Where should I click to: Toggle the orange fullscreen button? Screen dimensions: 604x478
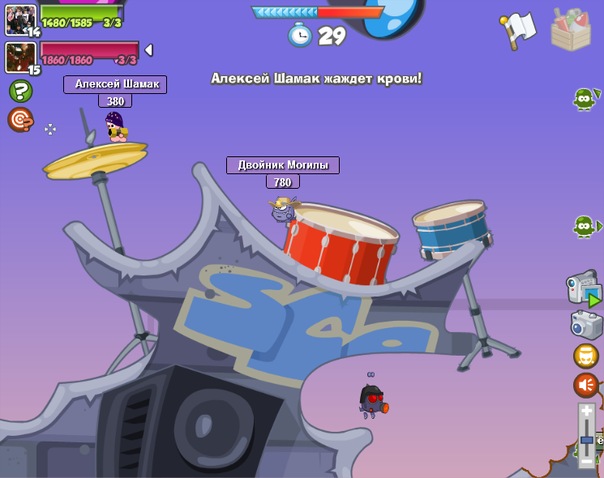pyautogui.click(x=586, y=355)
